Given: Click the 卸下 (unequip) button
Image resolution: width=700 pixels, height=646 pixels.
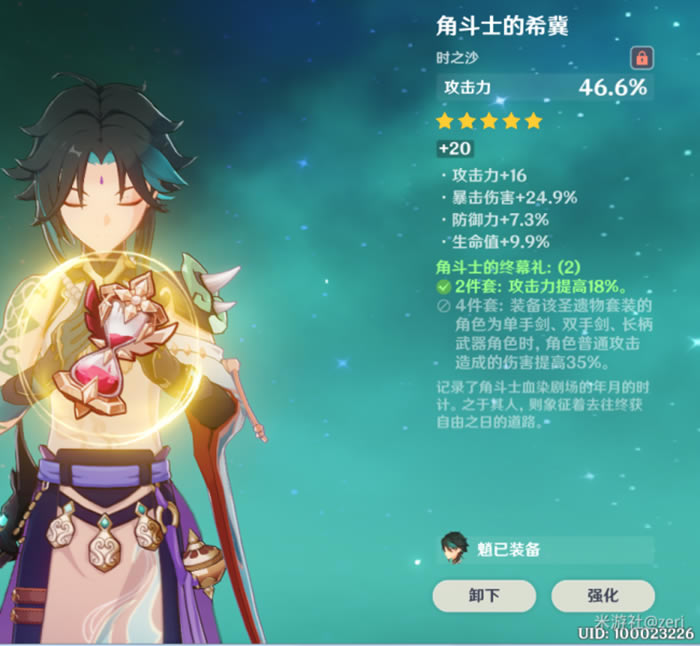Looking at the screenshot, I should pos(483,596).
